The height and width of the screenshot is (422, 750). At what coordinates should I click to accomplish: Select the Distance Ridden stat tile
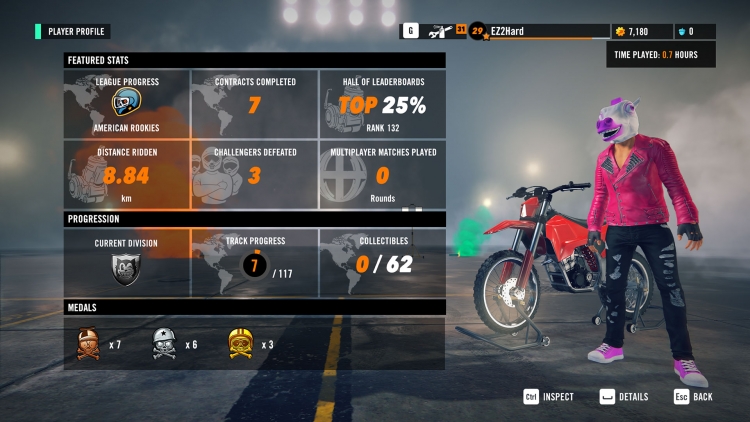127,174
